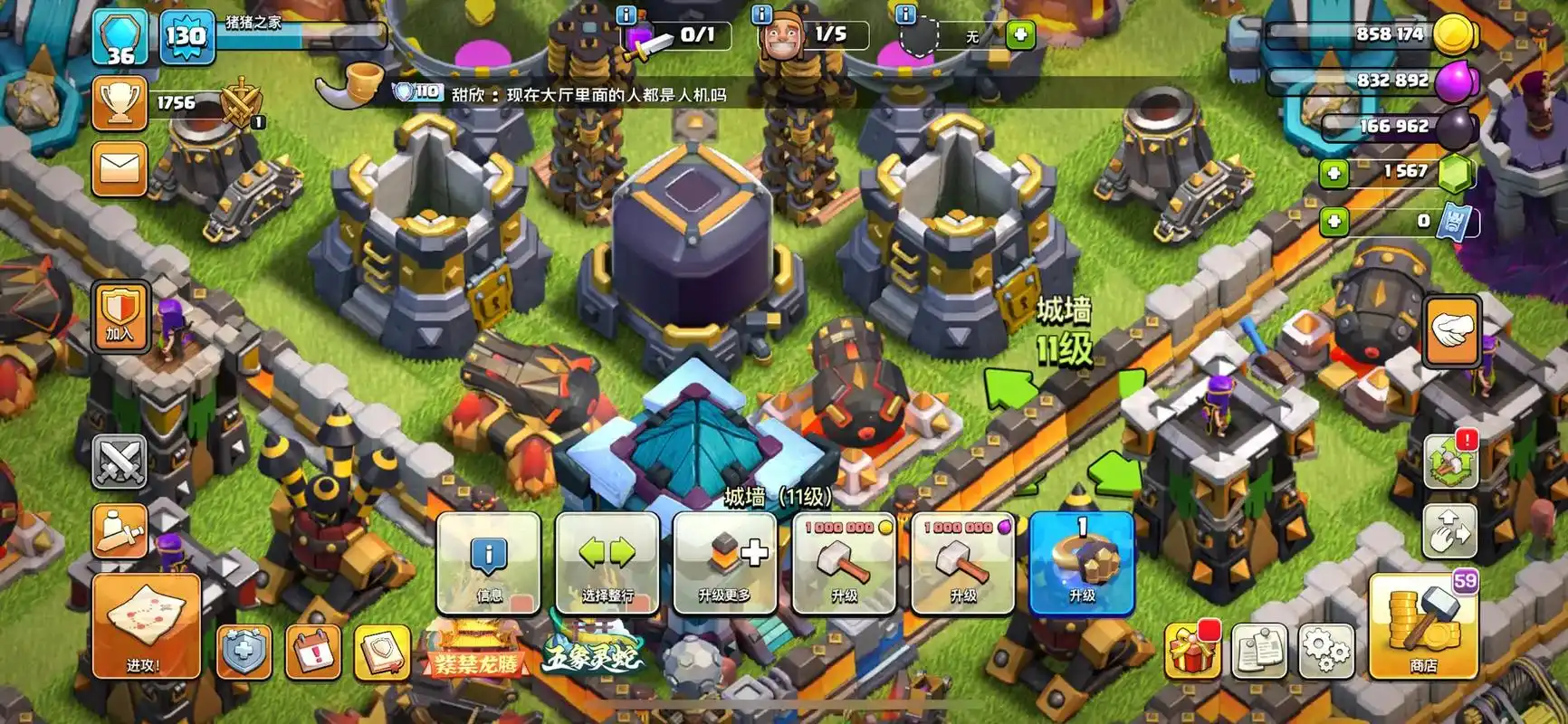Screen dimensions: 1568x724
Task: Open the calendar events icon
Action: click(312, 650)
